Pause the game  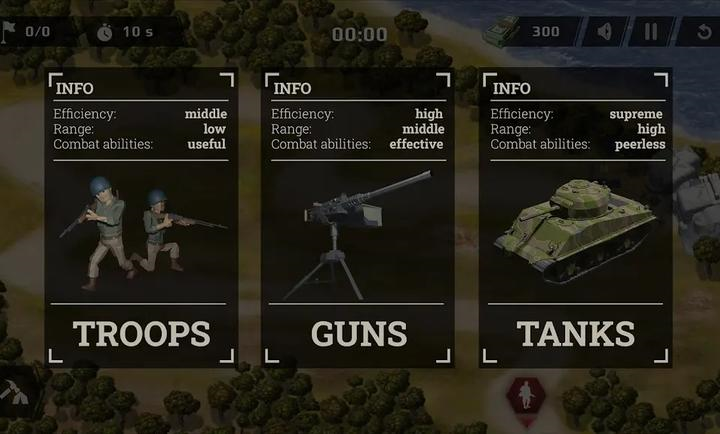(x=651, y=31)
